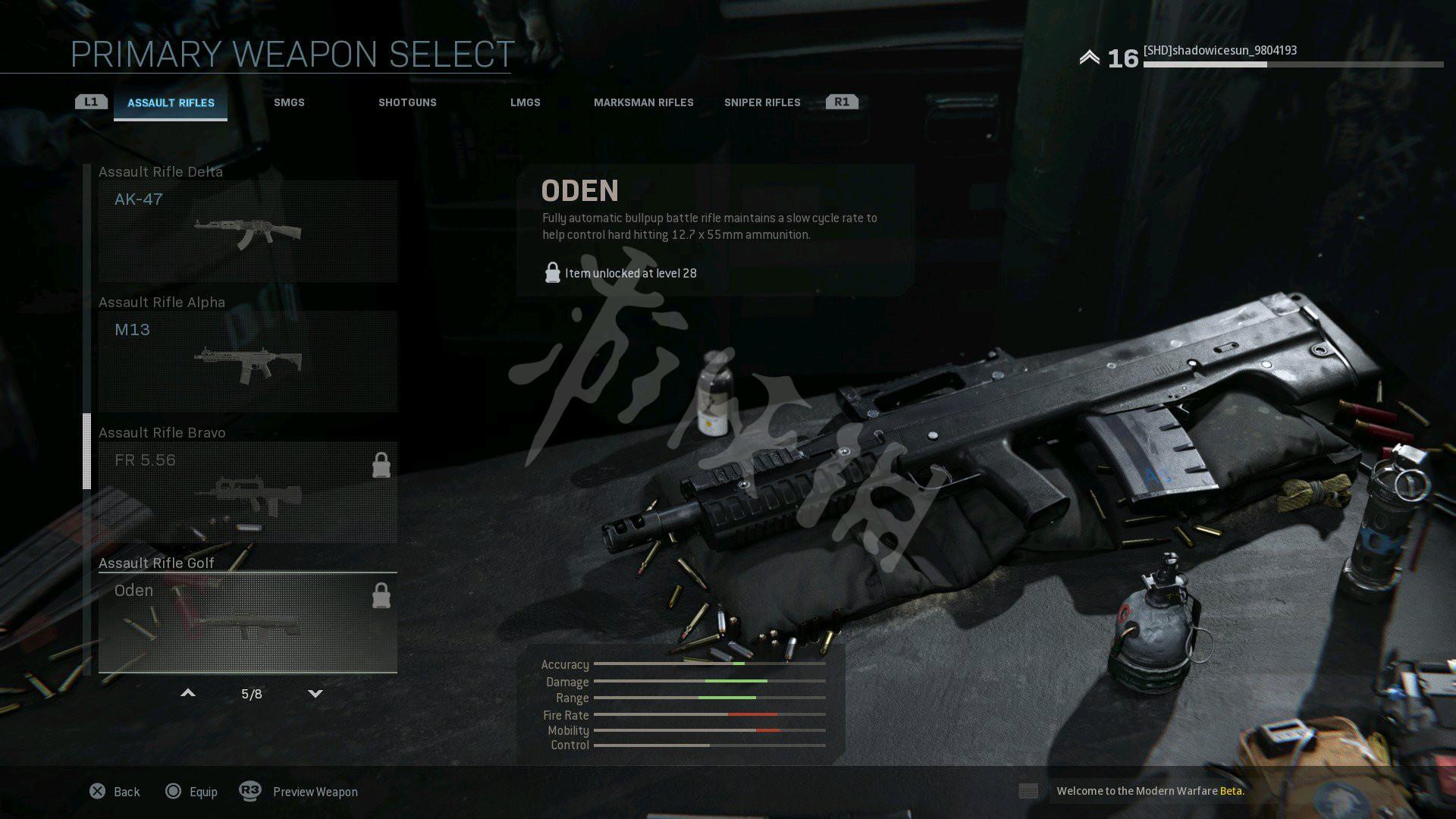
Task: Select the Shotguns tab
Action: click(407, 103)
